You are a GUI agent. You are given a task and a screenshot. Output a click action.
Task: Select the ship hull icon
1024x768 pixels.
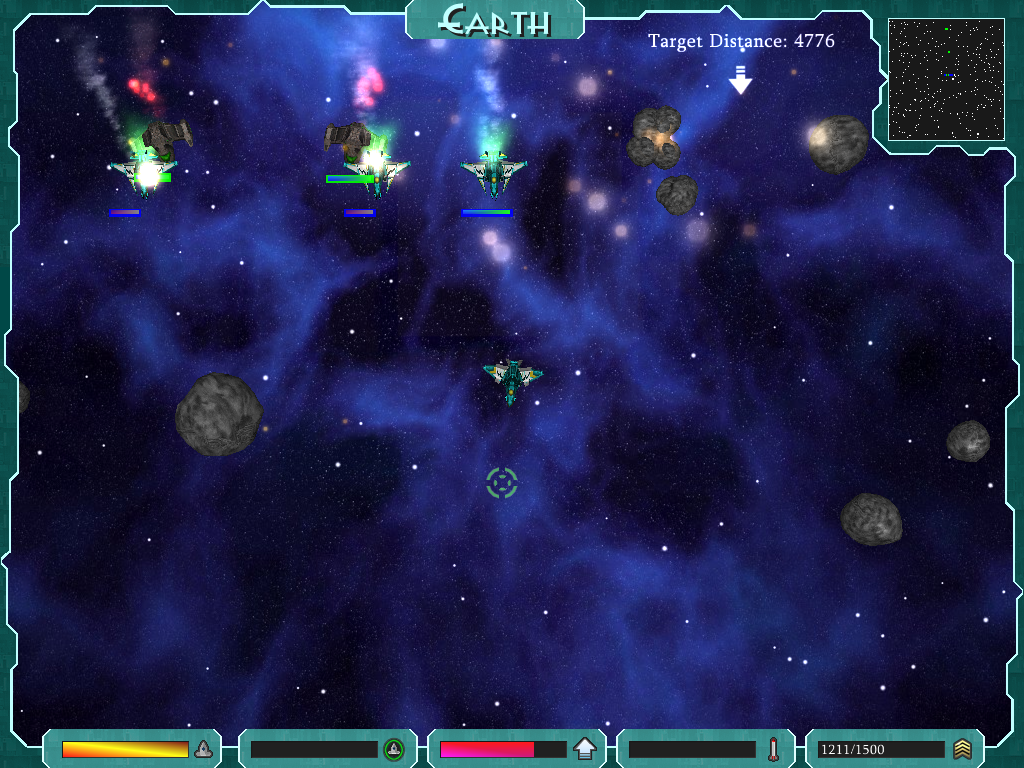(203, 749)
